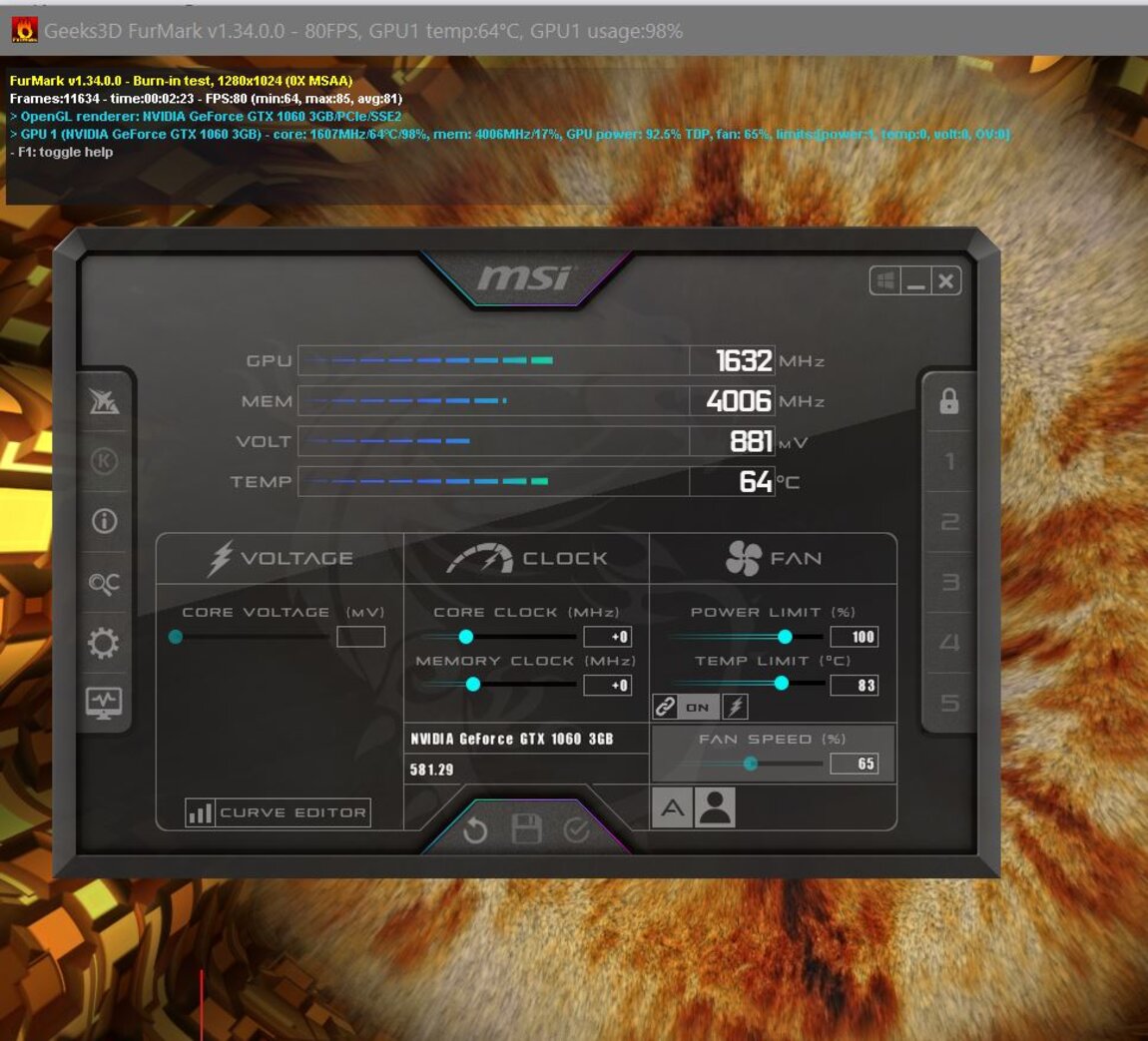Click the power limit slider handle
Image resolution: width=1148 pixels, height=1041 pixels.
pos(785,637)
